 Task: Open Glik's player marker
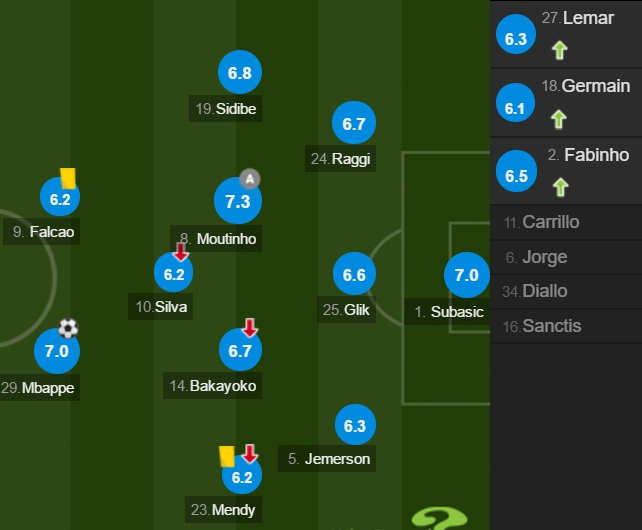354,275
